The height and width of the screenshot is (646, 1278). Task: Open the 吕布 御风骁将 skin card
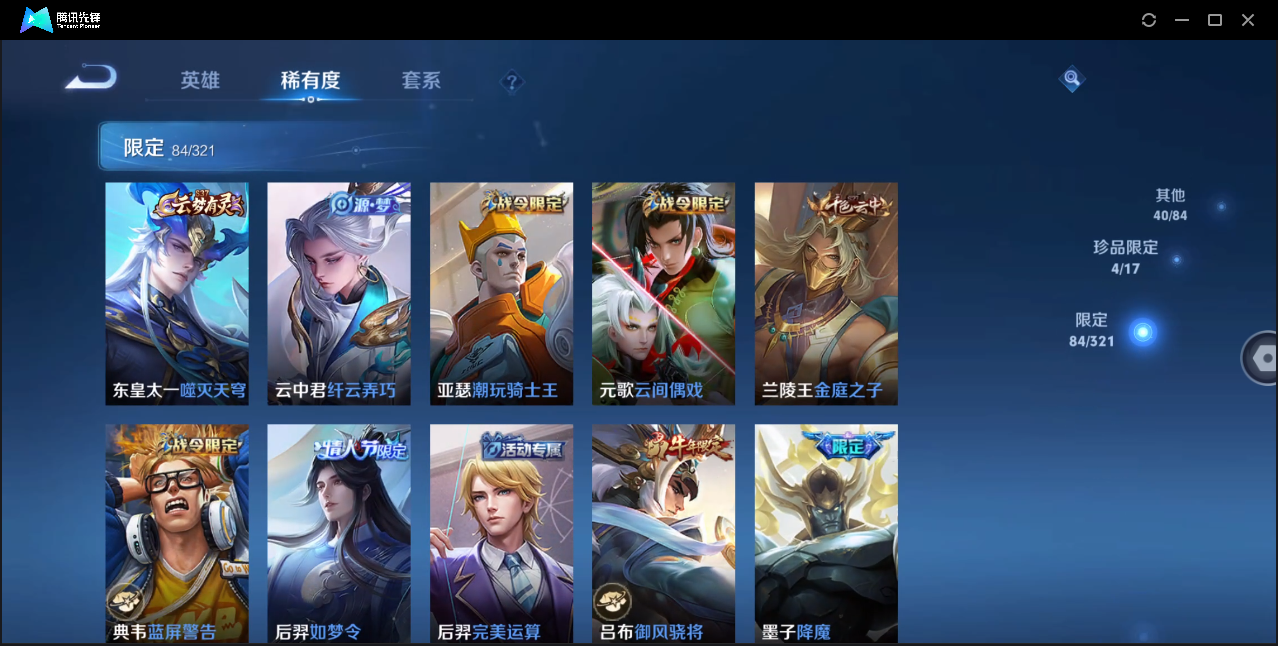coord(663,533)
